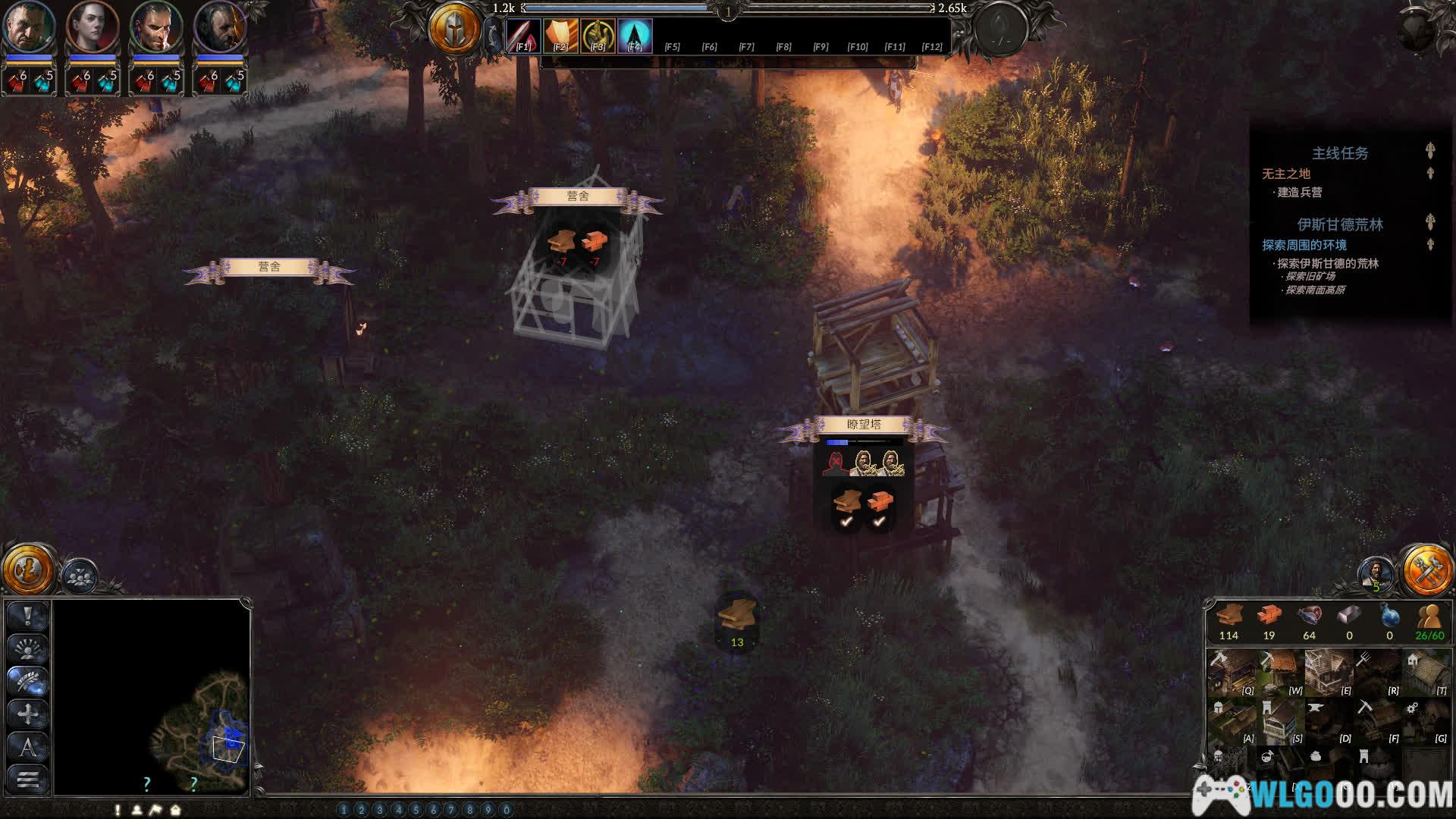This screenshot has width=1456, height=819.
Task: Select the 瞭望塔 watchtower banner
Action: pos(863,425)
